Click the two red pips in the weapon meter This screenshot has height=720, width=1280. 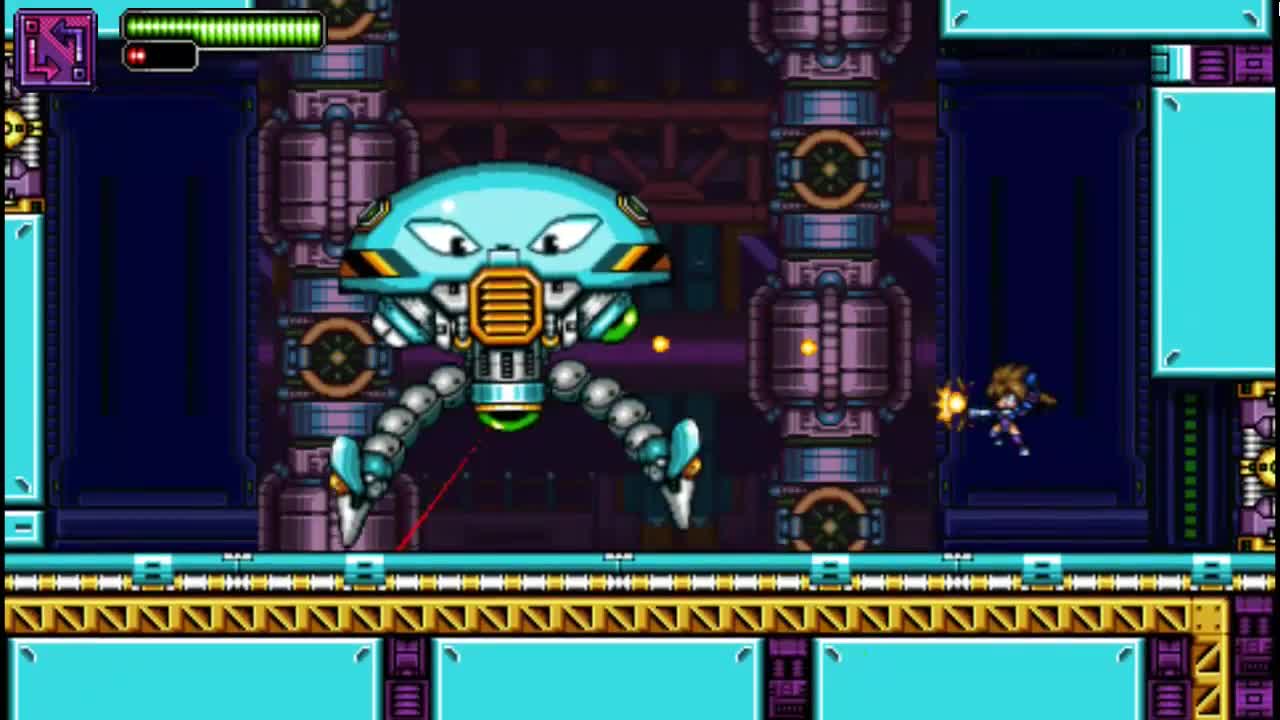coord(137,57)
